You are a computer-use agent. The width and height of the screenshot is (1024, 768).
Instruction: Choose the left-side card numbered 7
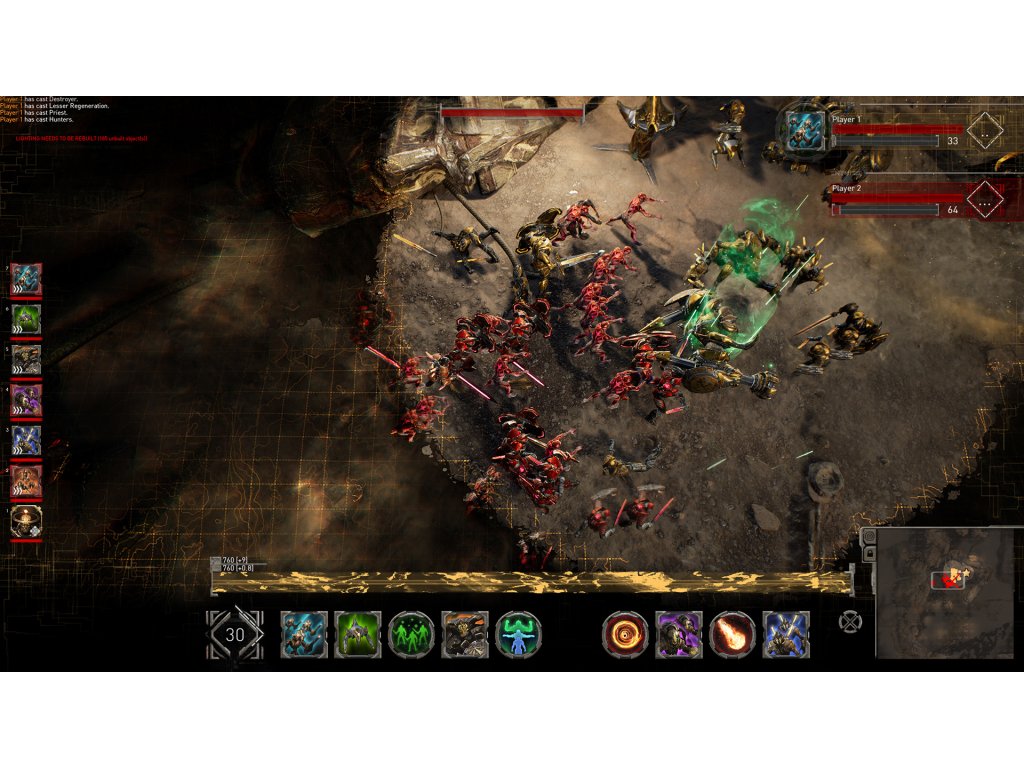pos(26,280)
